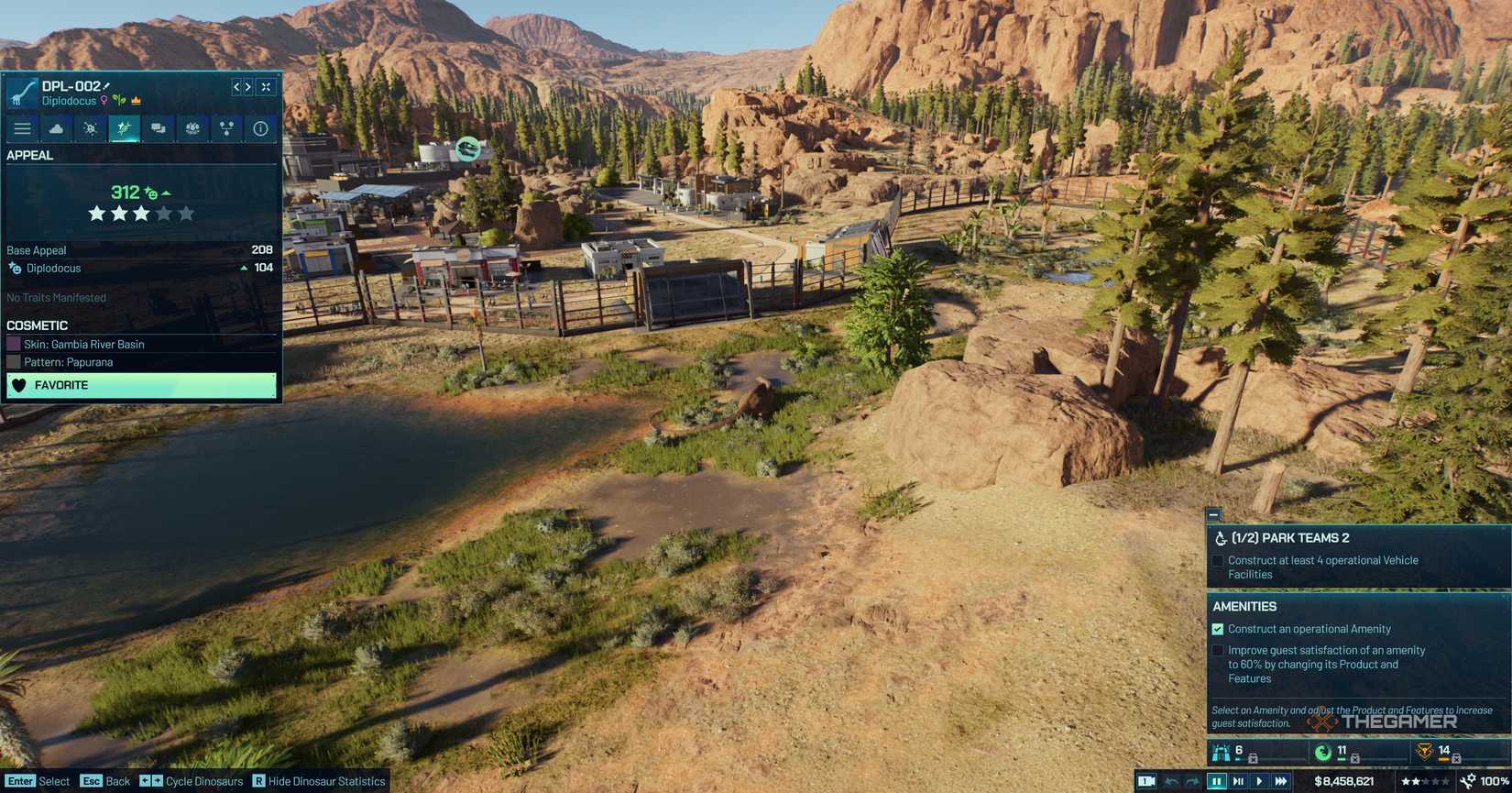This screenshot has height=793, width=1512.
Task: Expand the next dinosaur with right chevron
Action: pos(247,87)
